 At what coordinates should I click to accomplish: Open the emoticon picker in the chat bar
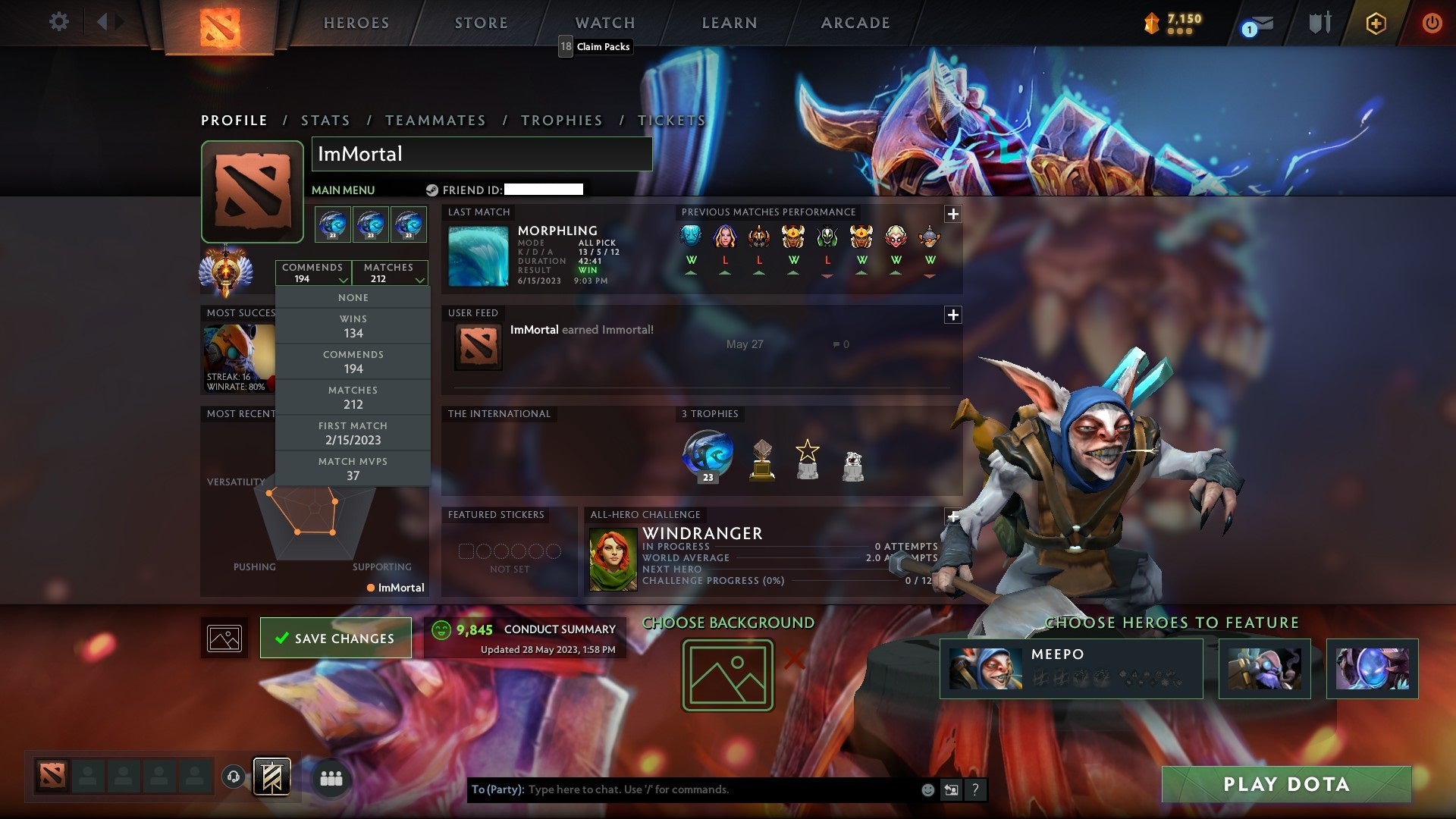tap(927, 789)
